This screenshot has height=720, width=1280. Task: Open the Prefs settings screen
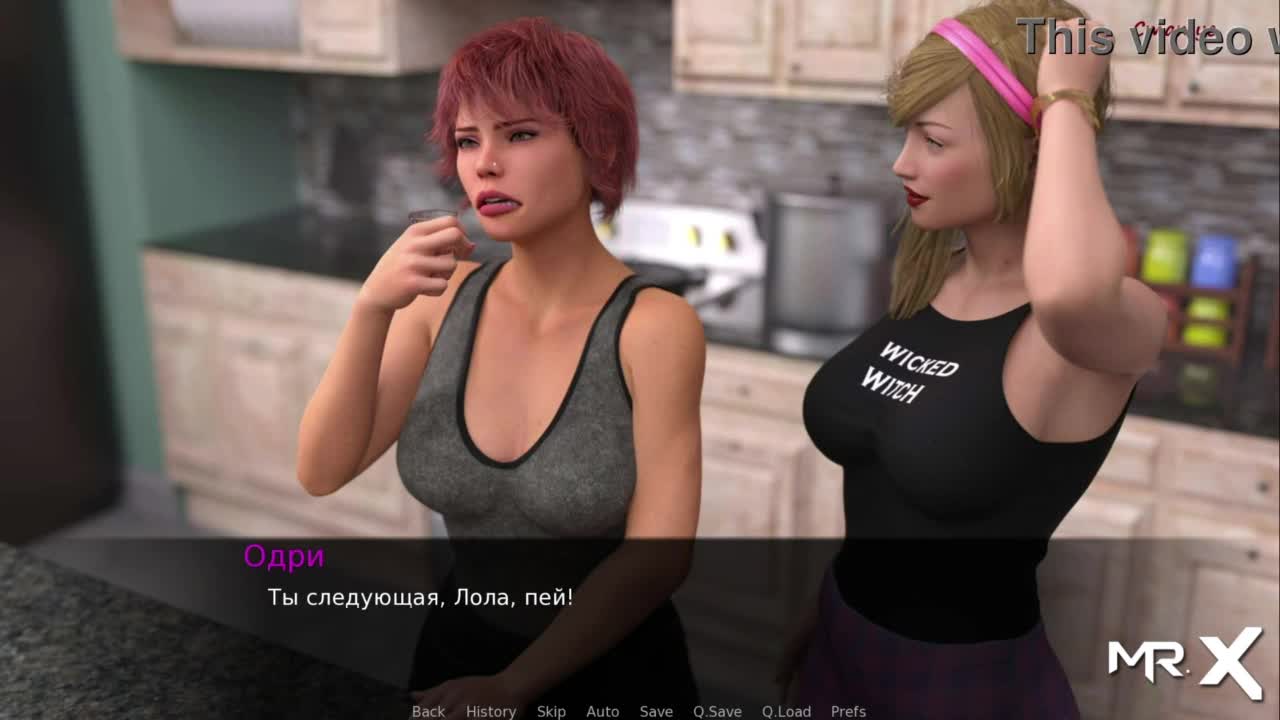848,711
